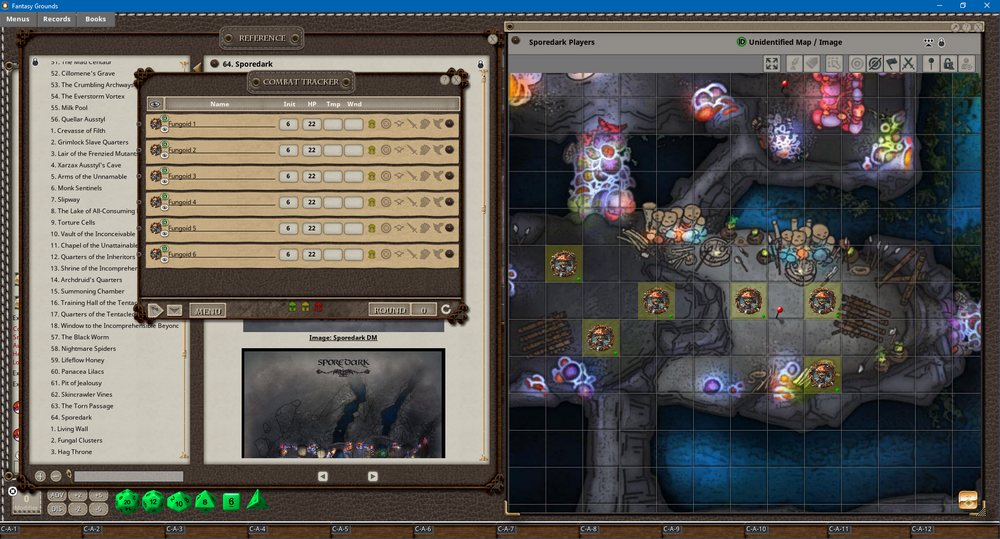Go to the next reference page arrow
The image size is (1000, 539).
[x=372, y=476]
